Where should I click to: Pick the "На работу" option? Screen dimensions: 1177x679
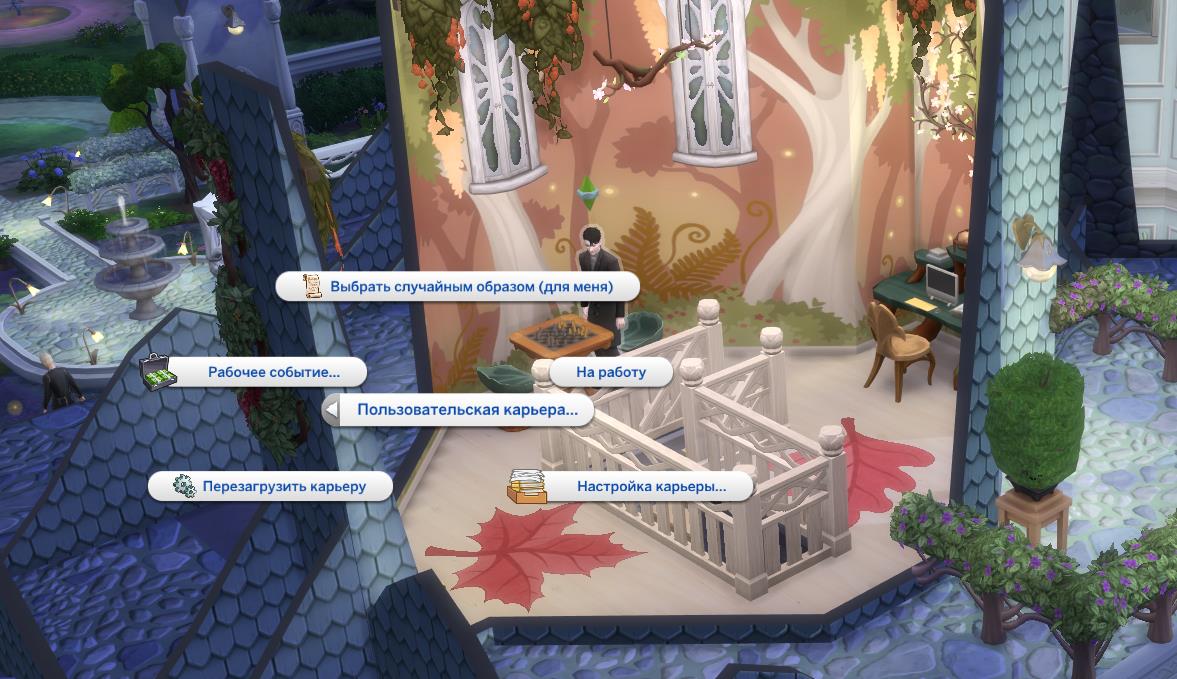pyautogui.click(x=611, y=373)
